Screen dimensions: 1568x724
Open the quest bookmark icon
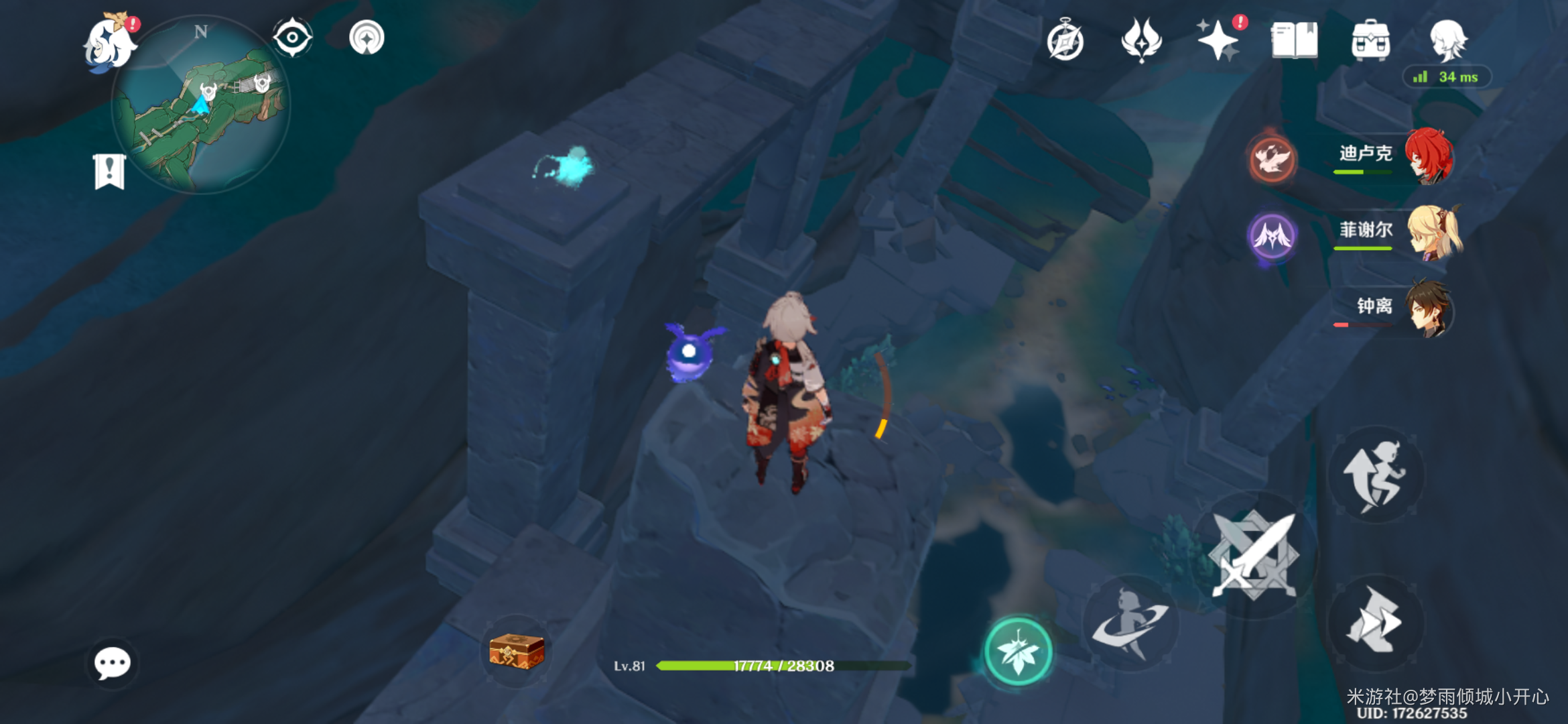pyautogui.click(x=109, y=172)
